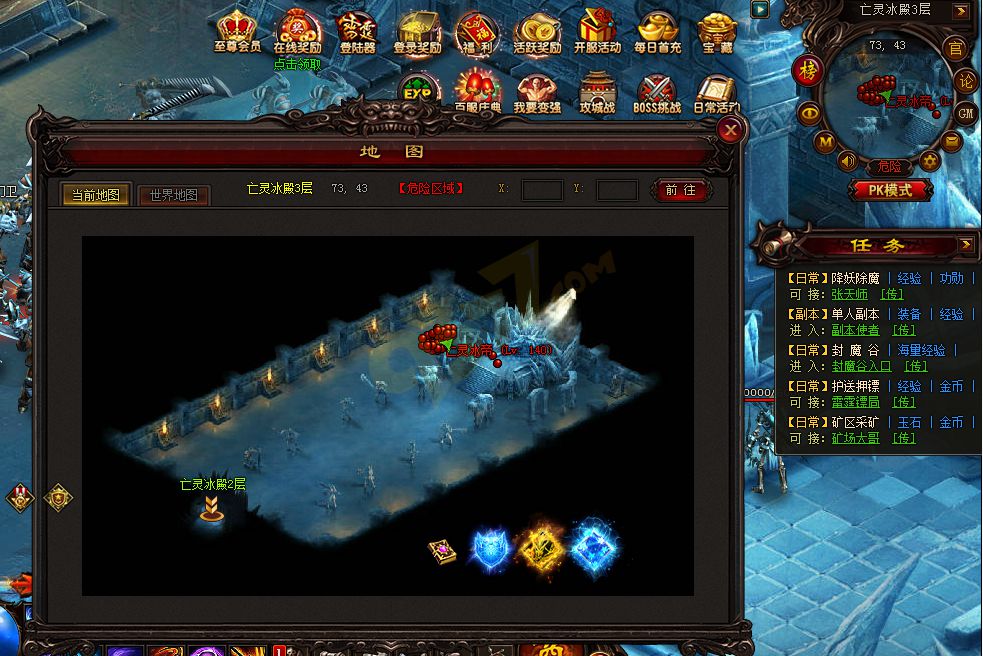Click the 前往 go button

[680, 190]
